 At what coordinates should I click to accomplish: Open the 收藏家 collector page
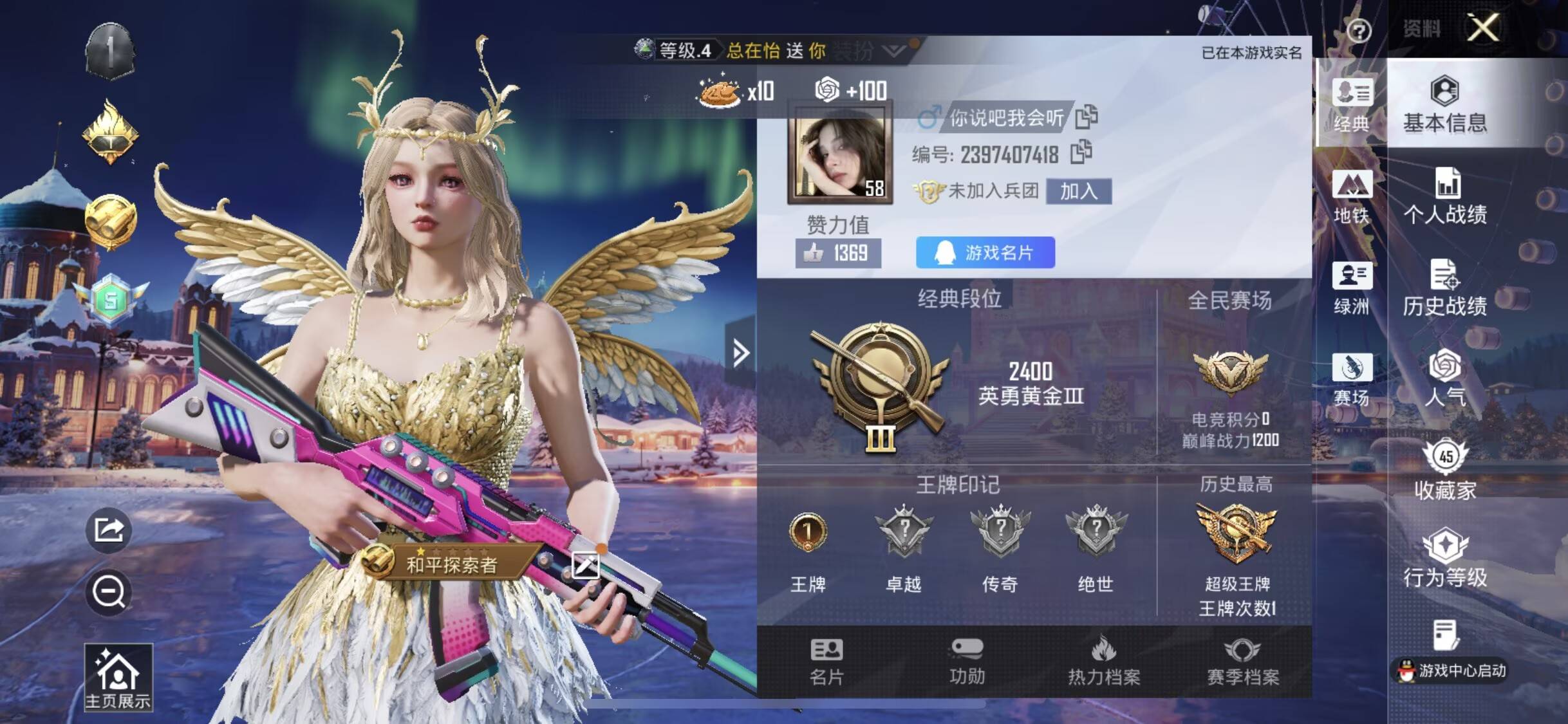[x=1445, y=470]
